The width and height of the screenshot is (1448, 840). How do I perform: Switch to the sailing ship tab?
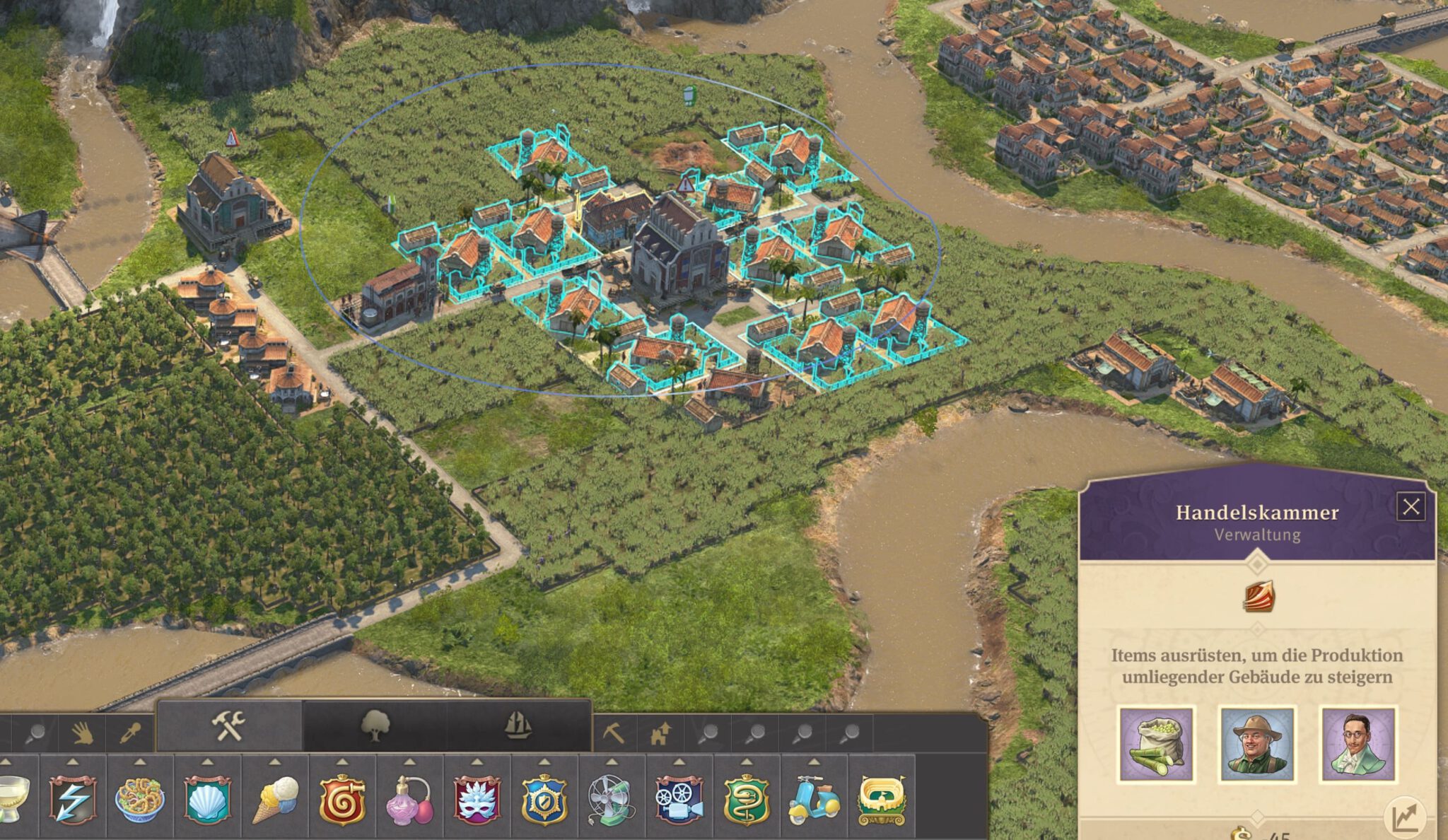(518, 726)
